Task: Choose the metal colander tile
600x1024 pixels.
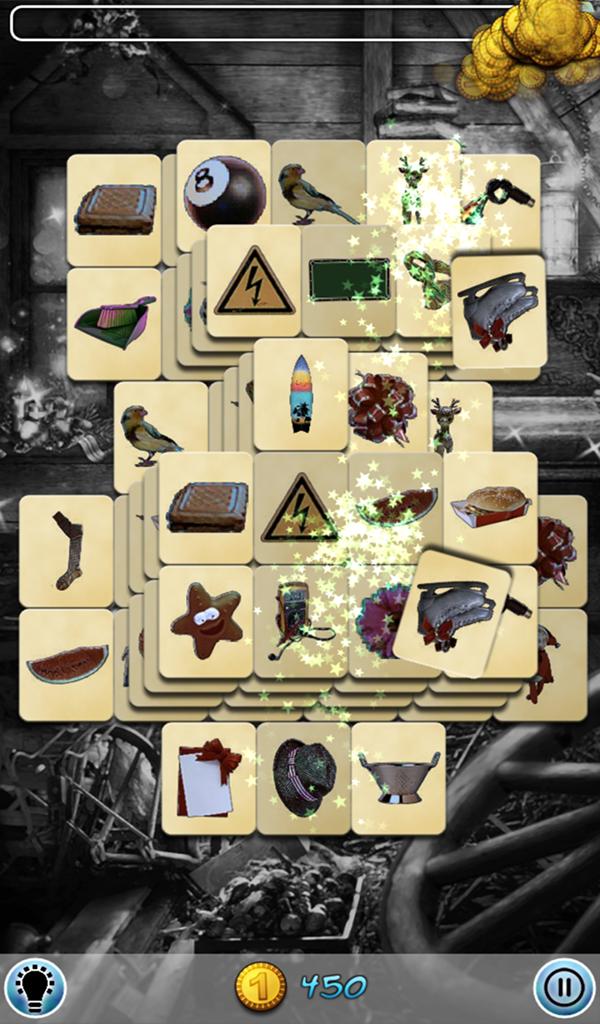Action: coord(398,778)
